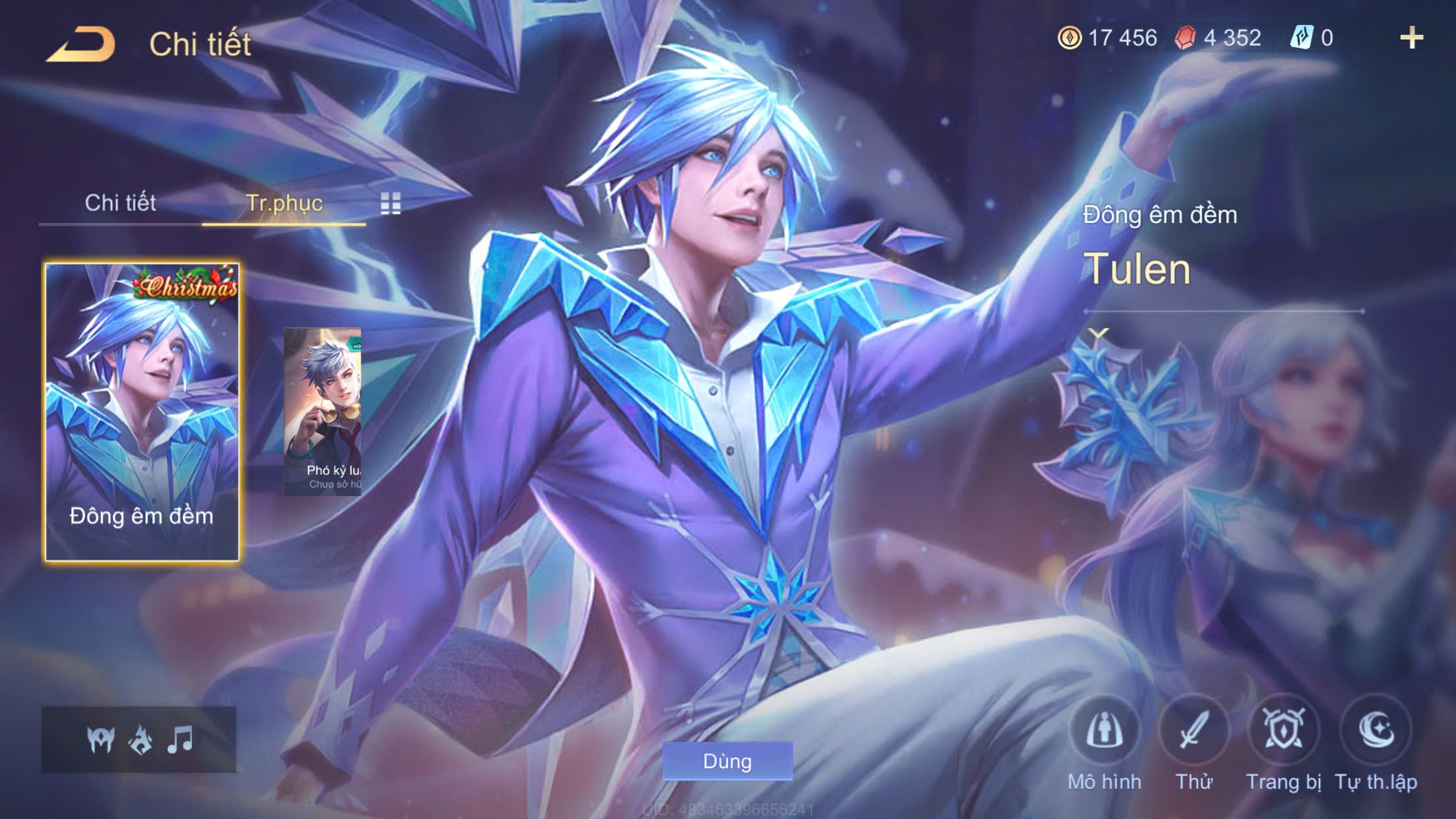View the horned mask effect icon
The height and width of the screenshot is (819, 1456).
101,739
